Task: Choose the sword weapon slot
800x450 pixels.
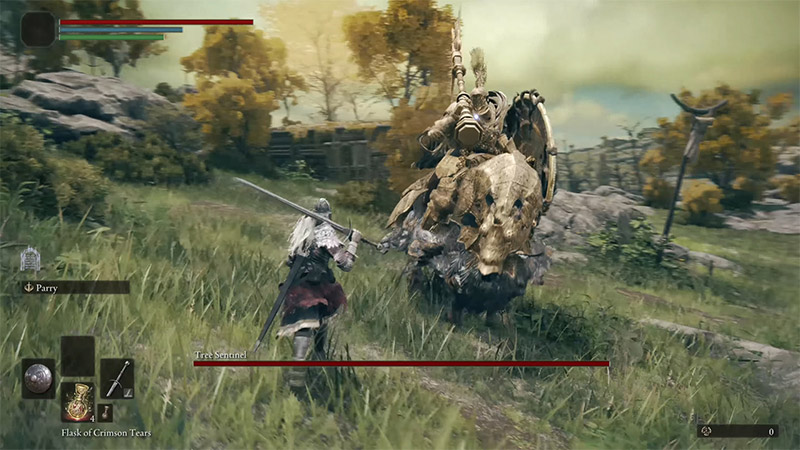Action: pos(116,377)
